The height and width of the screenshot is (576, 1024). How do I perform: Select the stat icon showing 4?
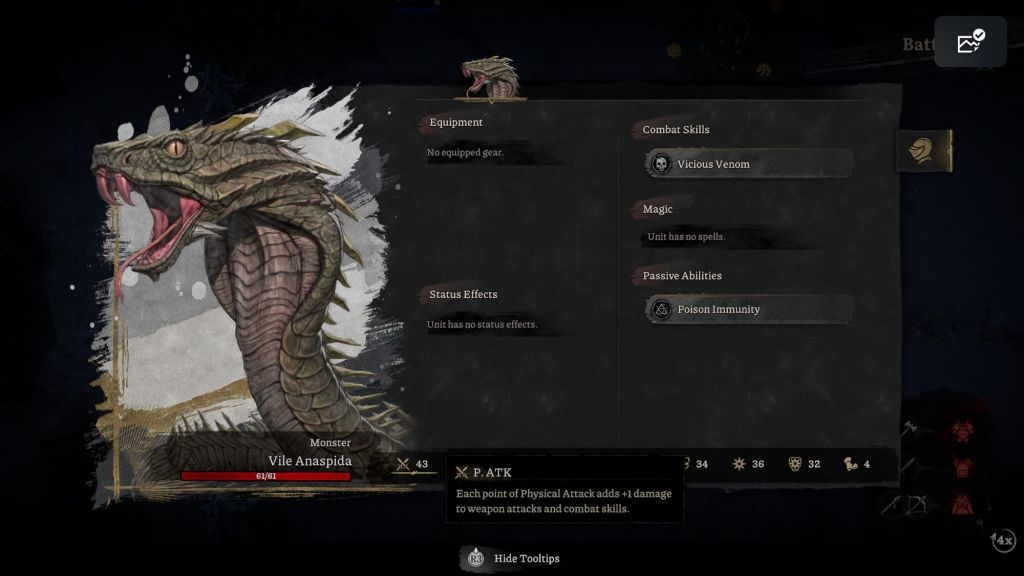858,464
